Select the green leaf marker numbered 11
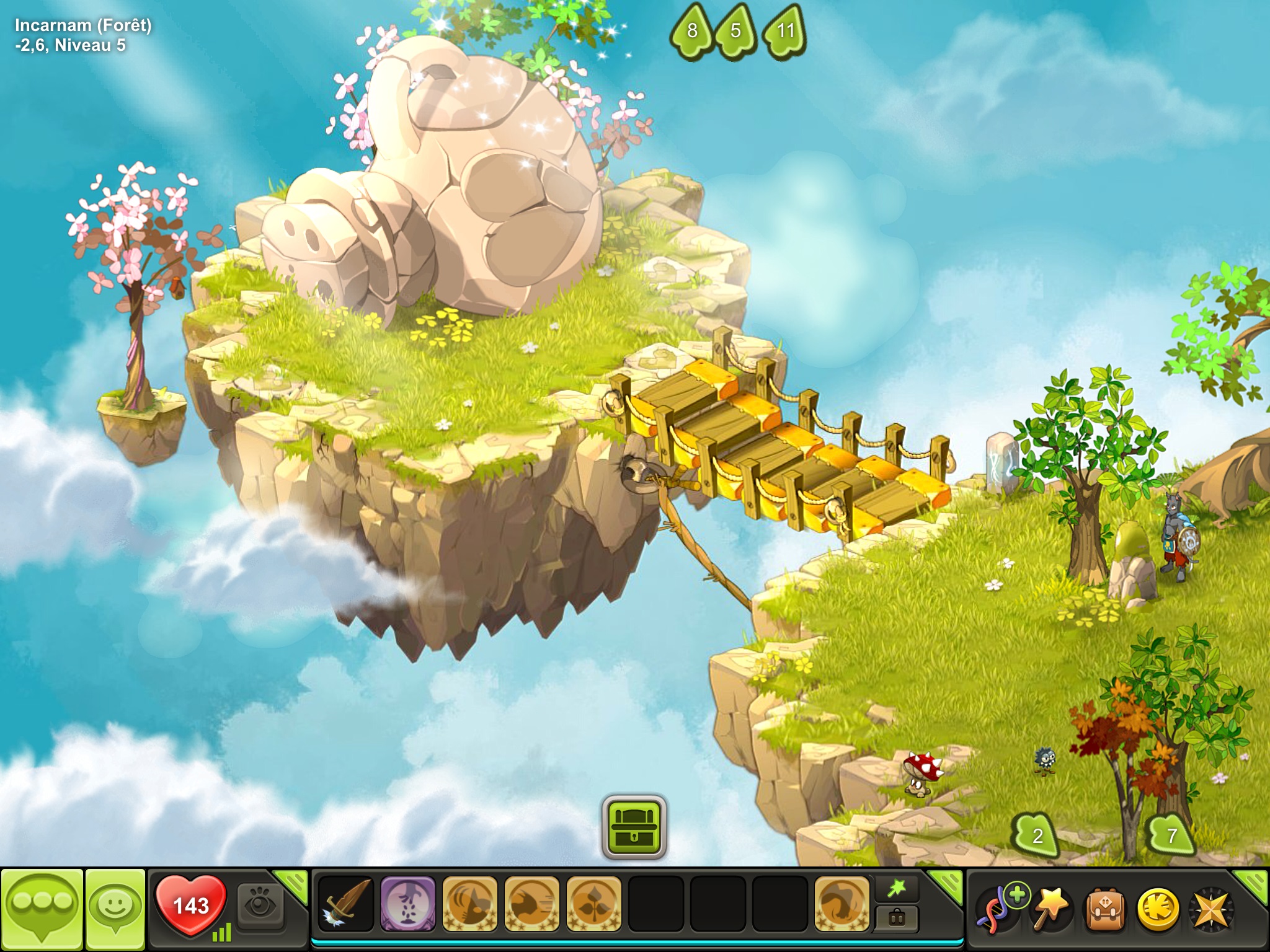The width and height of the screenshot is (1270, 952). click(x=785, y=31)
